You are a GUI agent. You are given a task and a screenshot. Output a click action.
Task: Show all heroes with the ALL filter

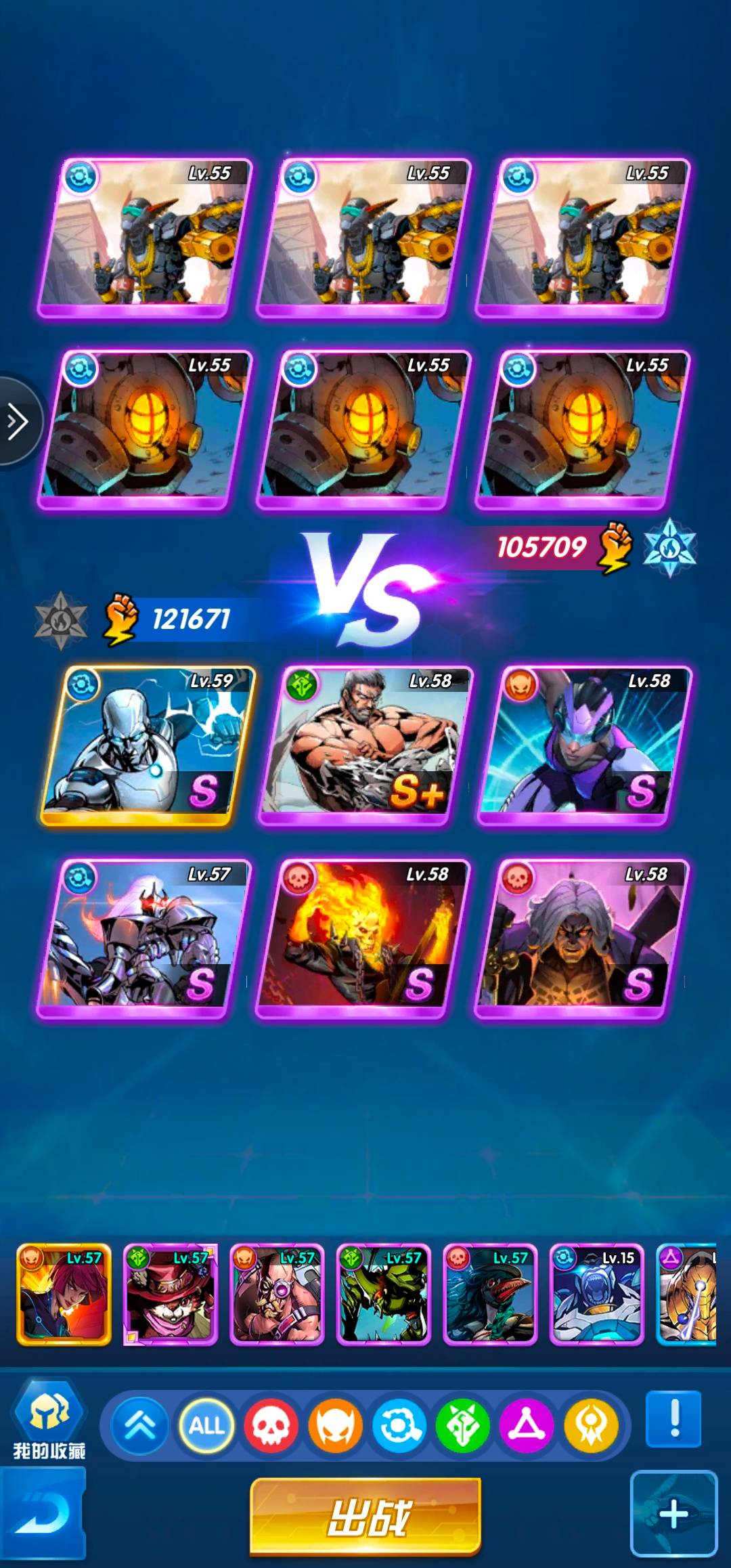click(206, 1426)
